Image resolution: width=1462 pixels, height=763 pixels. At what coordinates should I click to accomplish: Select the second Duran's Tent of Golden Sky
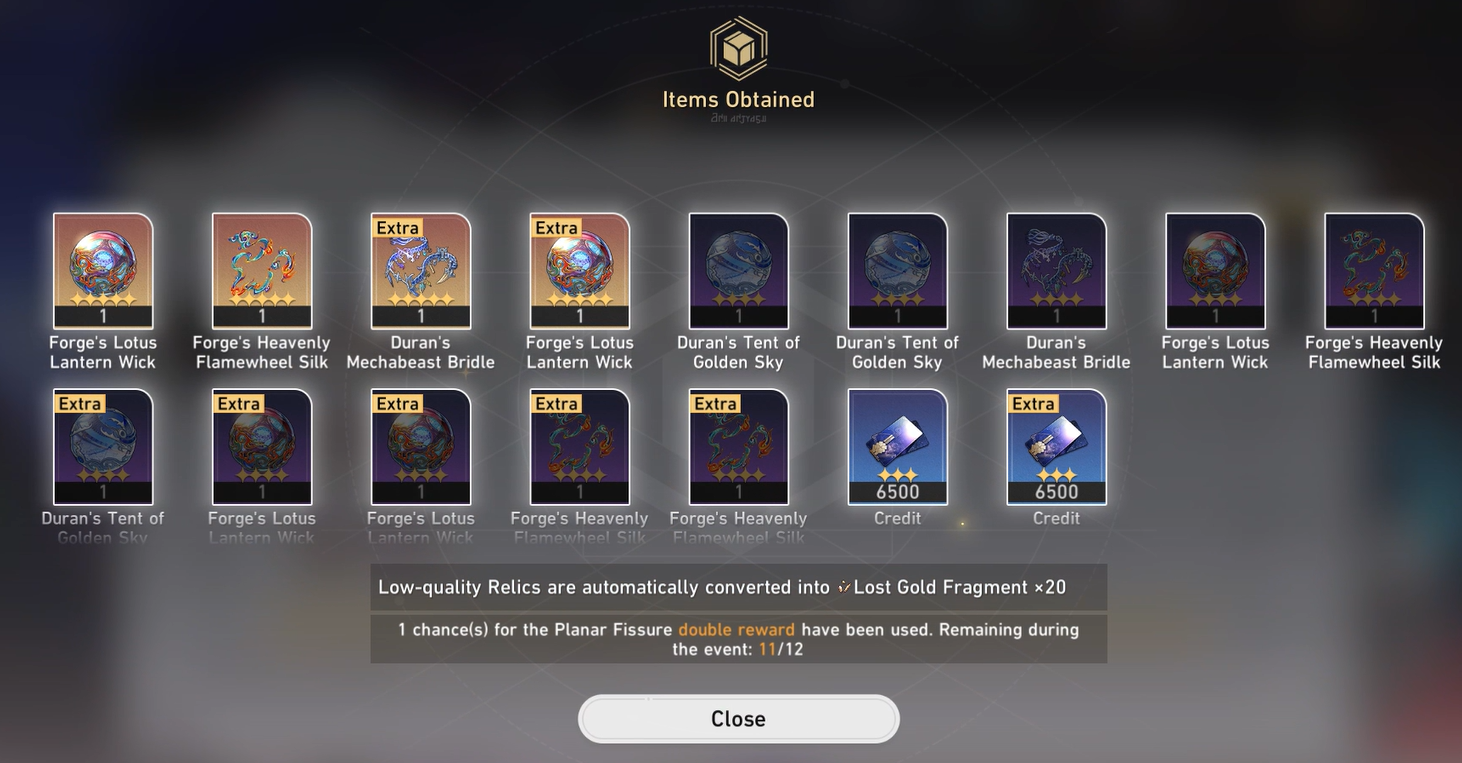[x=897, y=268]
